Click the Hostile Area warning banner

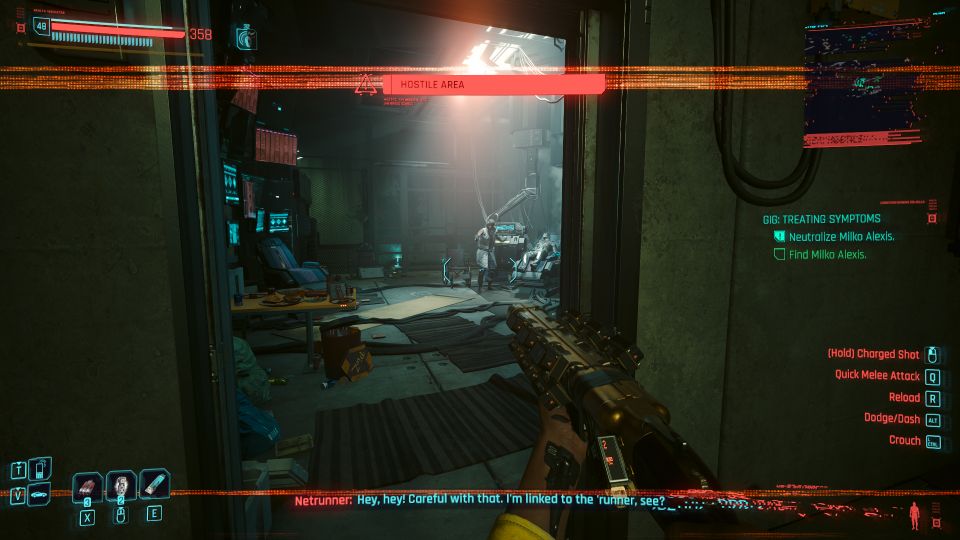coord(493,85)
